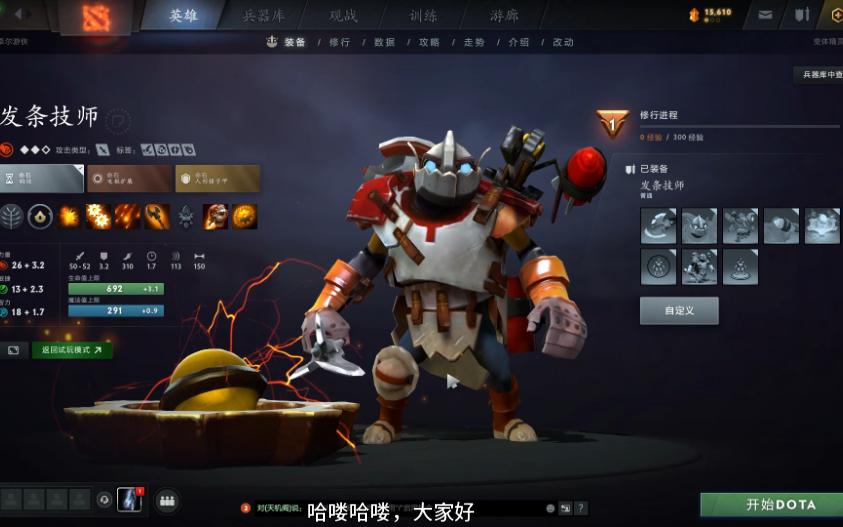Screen dimensions: 843x527
Task: Open the 训练 (Learn) tab
Action: [423, 15]
